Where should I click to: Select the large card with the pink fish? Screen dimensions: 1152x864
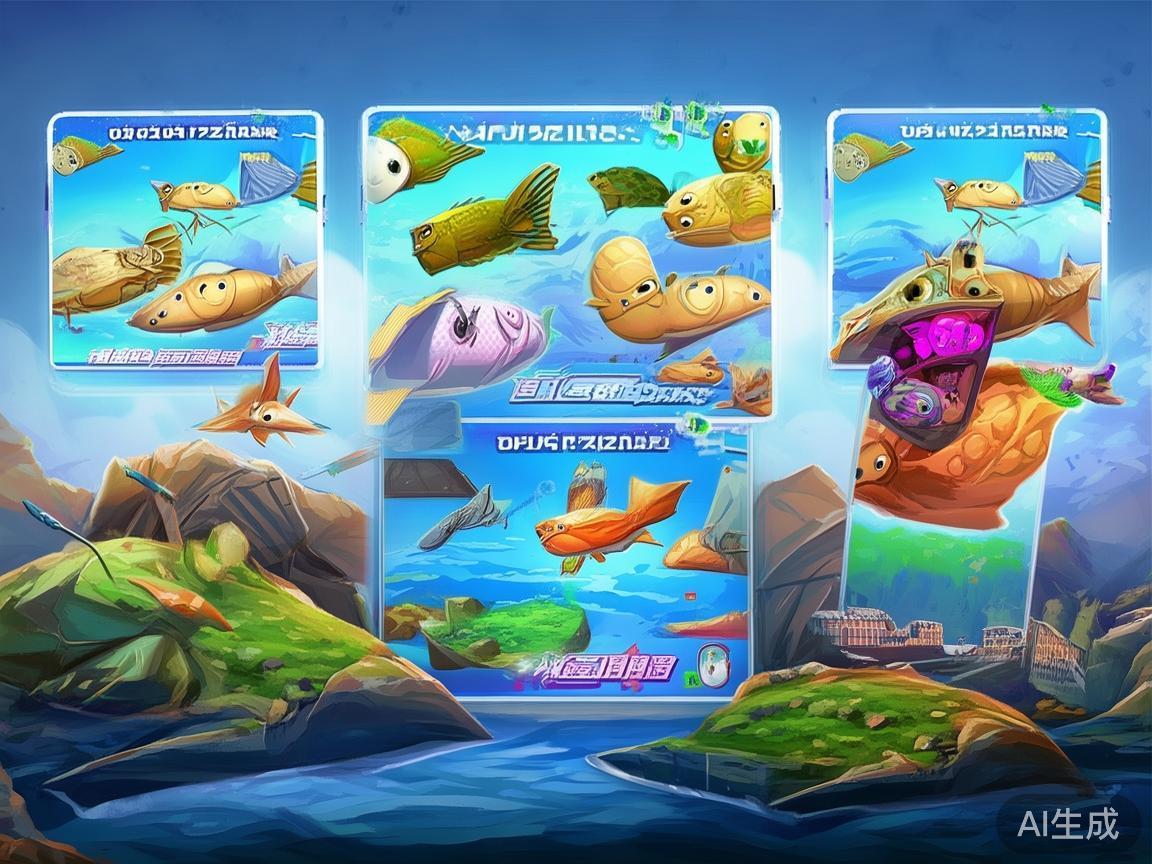pos(570,262)
